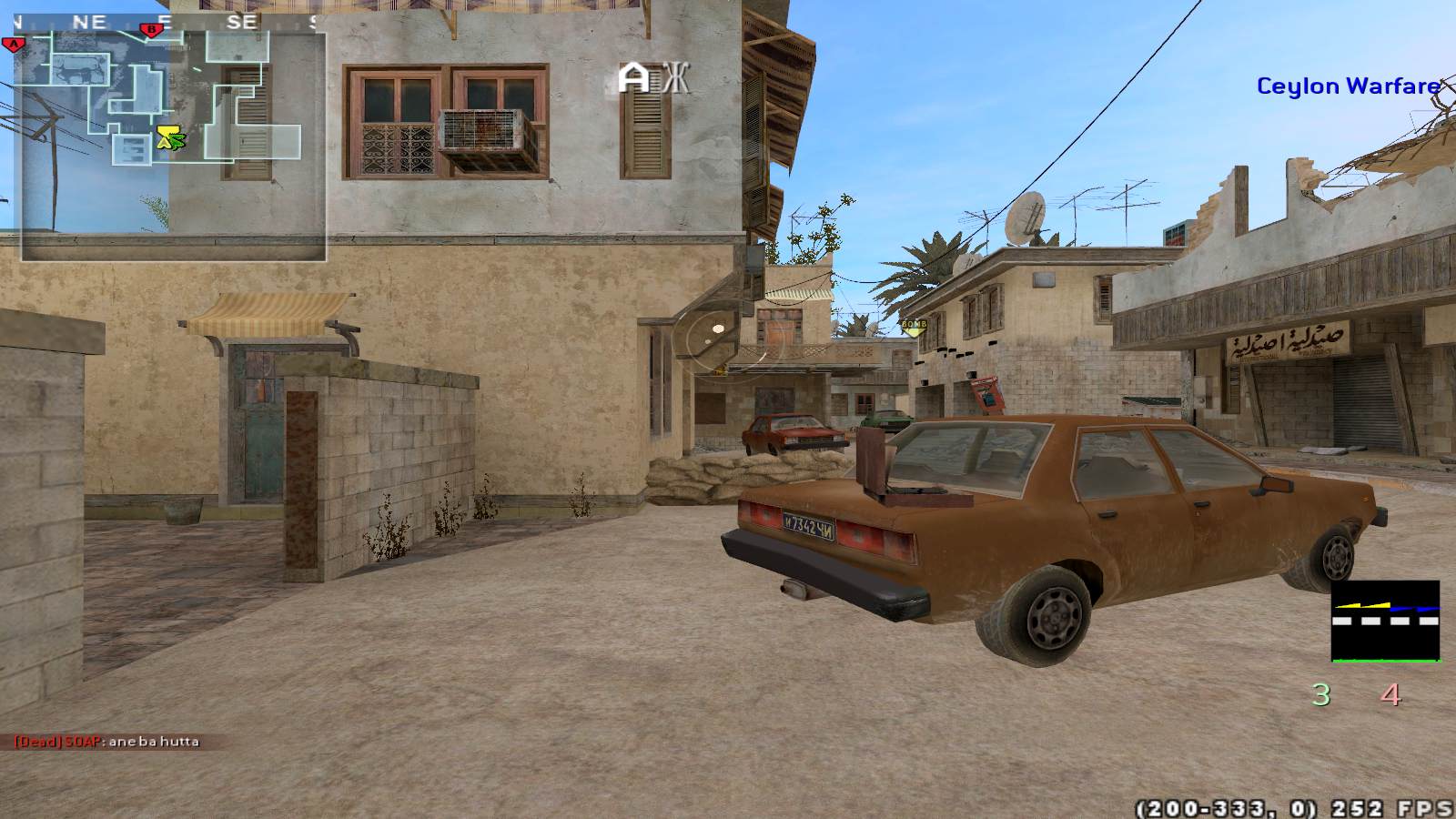The image size is (1456, 819).
Task: Click SOAP's chat message line
Action: pyautogui.click(x=106, y=742)
